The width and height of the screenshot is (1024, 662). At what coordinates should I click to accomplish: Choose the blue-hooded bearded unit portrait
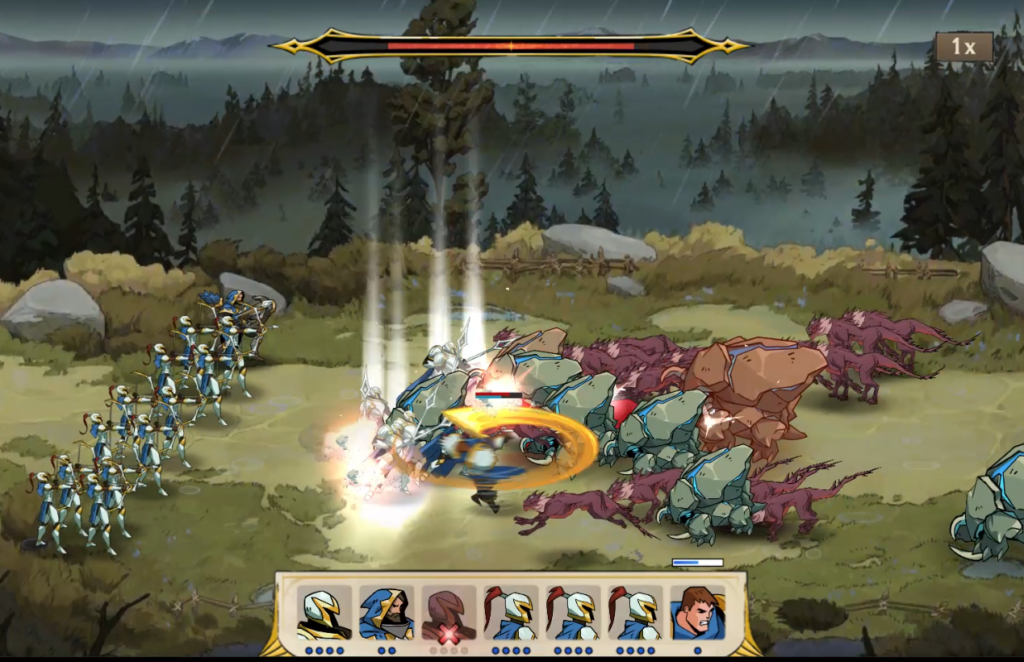pos(386,612)
